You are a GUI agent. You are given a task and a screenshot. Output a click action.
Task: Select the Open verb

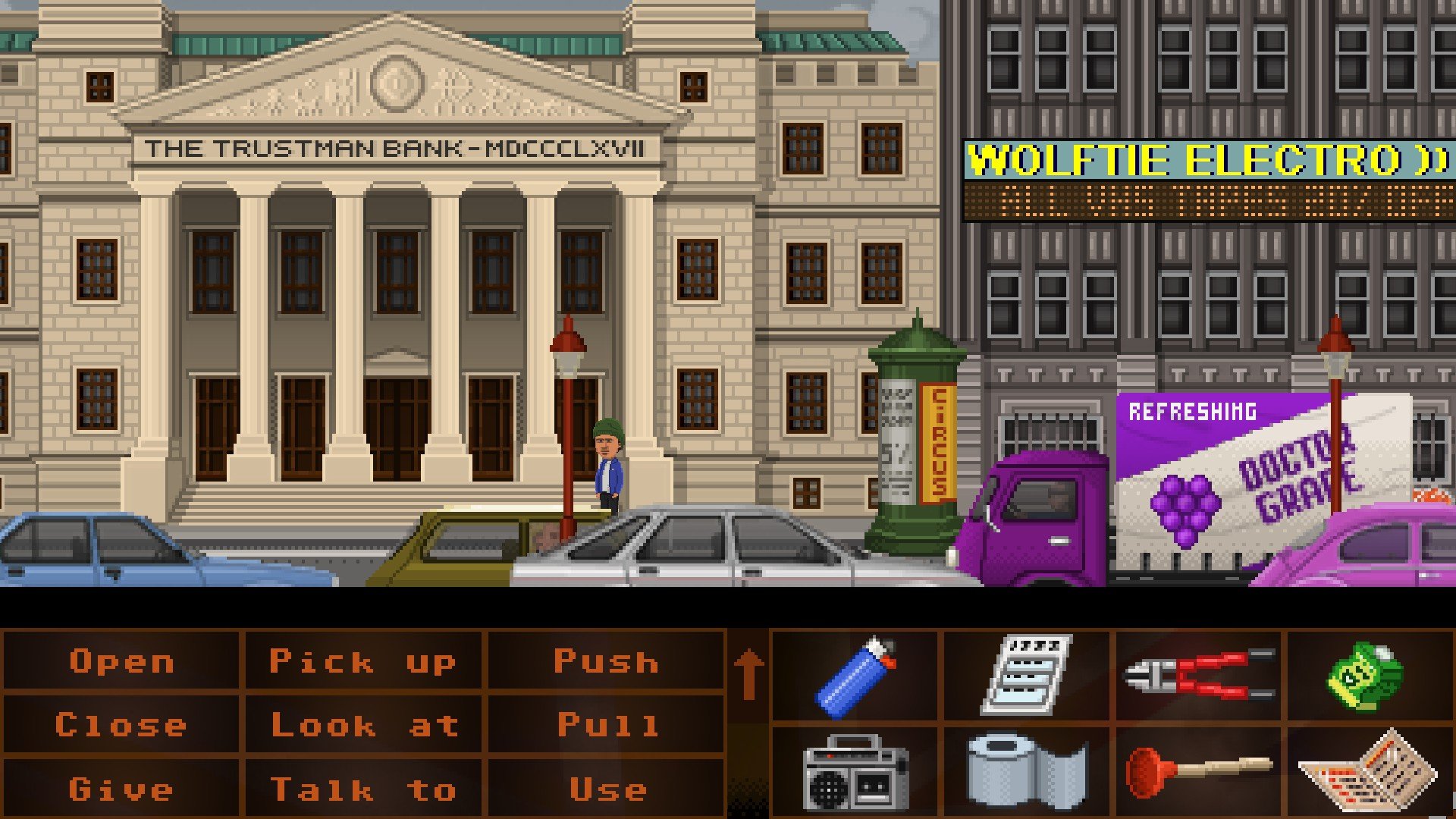point(121,661)
